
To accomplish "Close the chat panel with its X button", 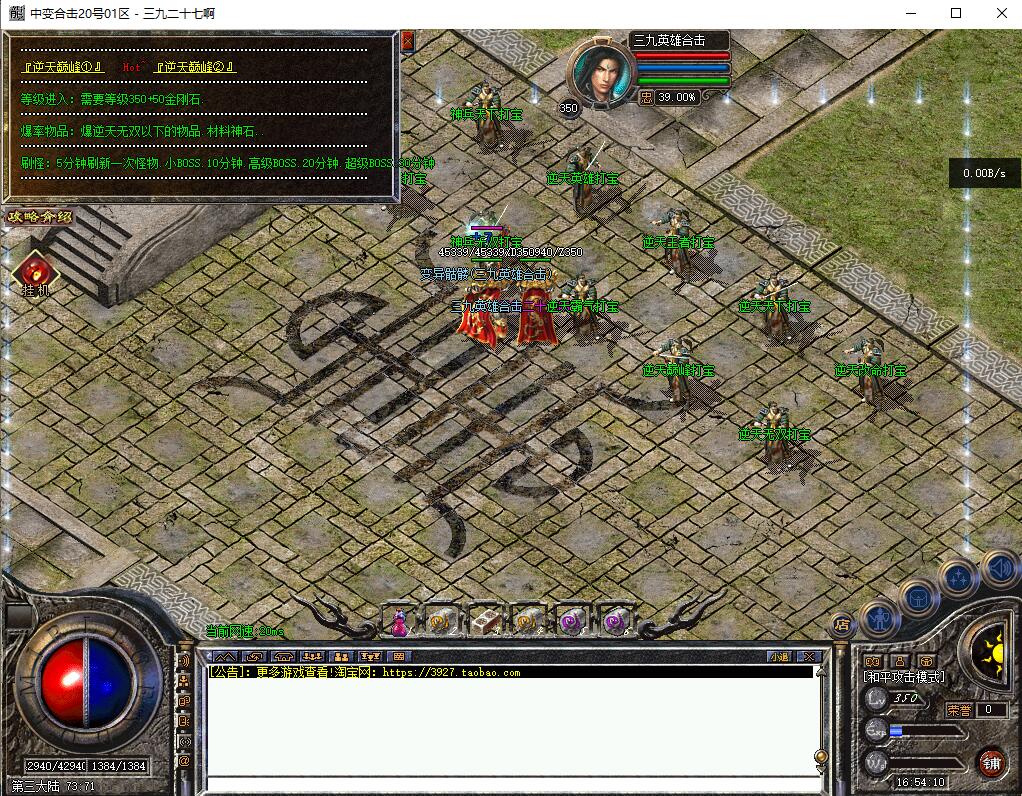I will pos(810,656).
